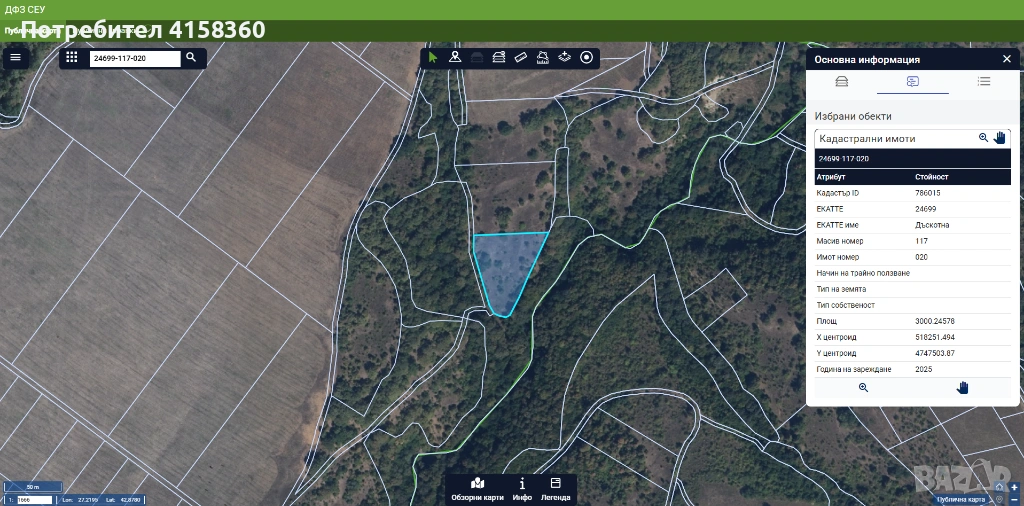Click the hand icon at panel bottom

point(962,387)
